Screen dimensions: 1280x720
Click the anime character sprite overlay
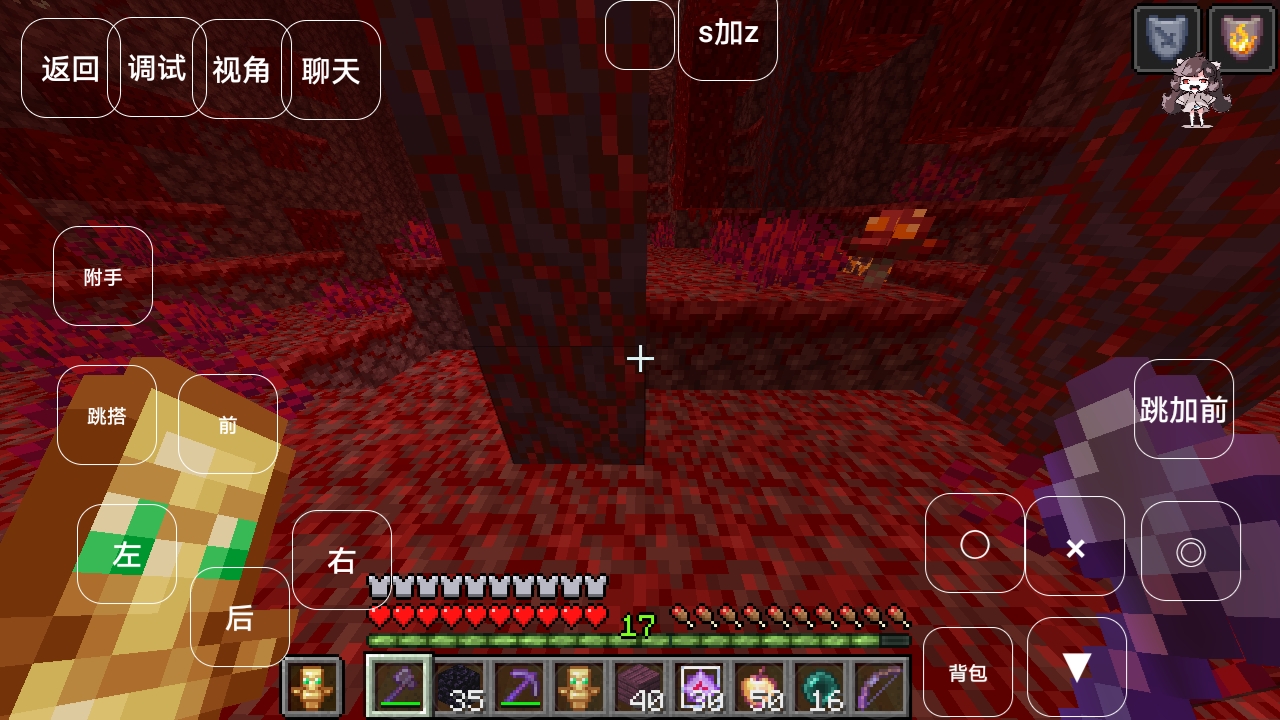[x=1198, y=90]
